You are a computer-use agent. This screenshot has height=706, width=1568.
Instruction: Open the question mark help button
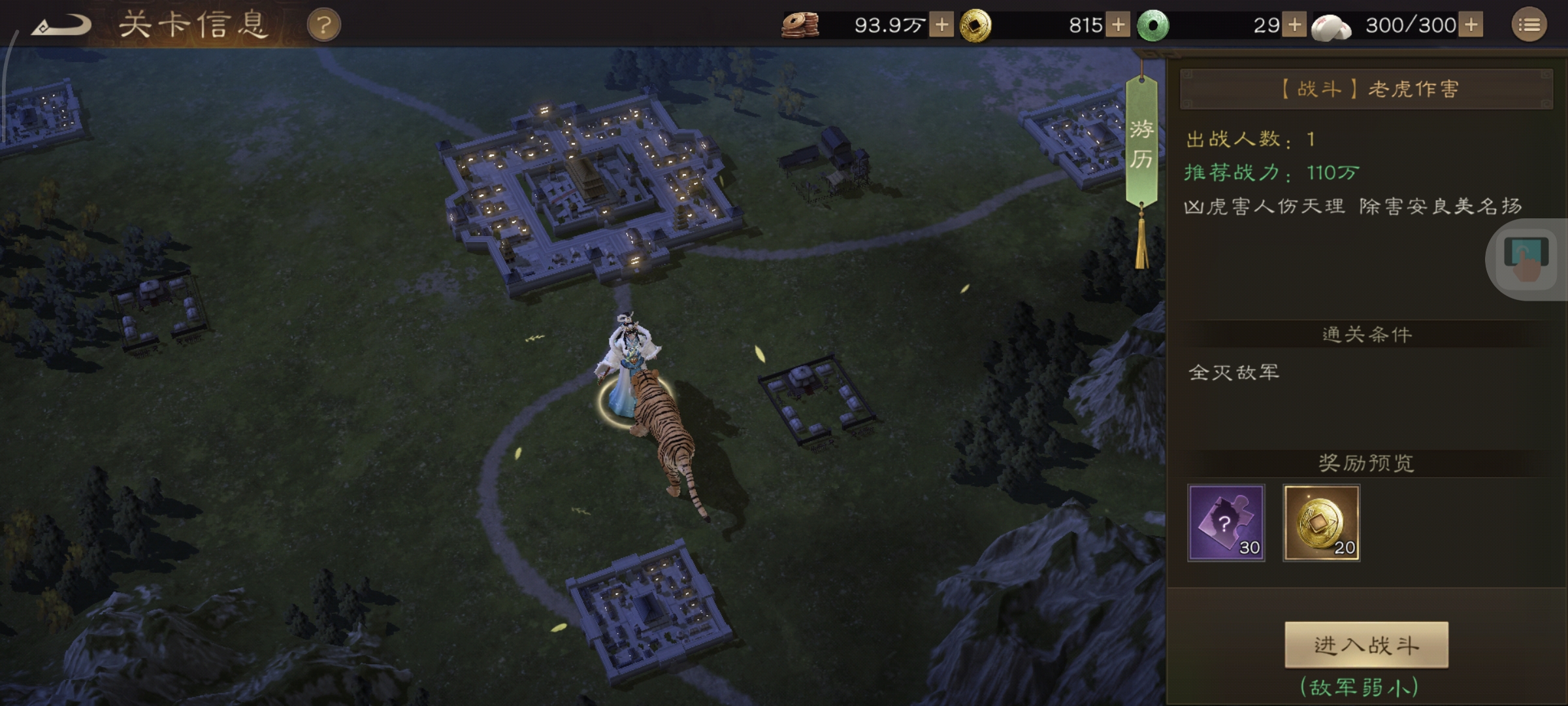pyautogui.click(x=323, y=25)
